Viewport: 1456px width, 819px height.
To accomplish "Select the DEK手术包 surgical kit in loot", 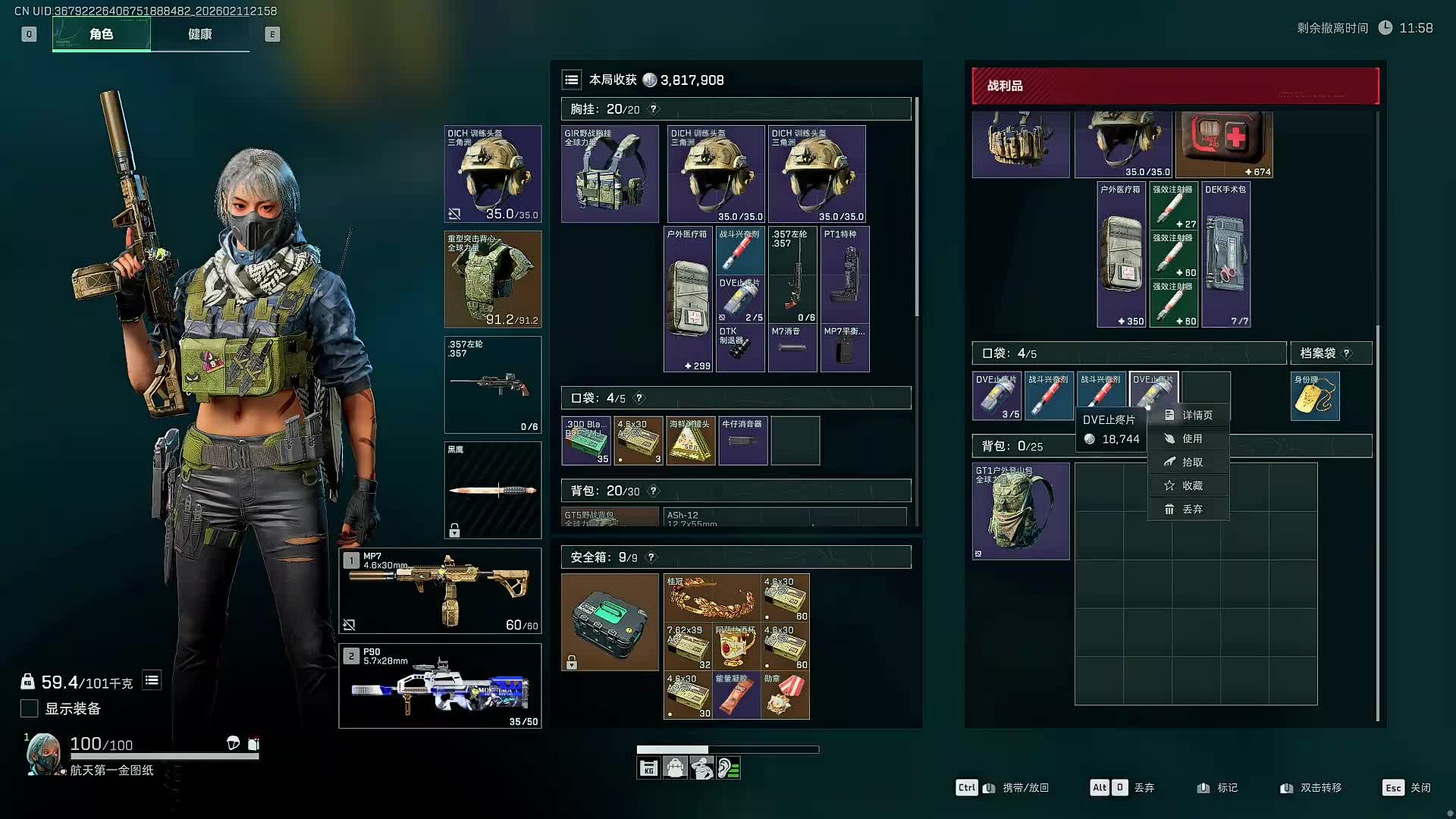I will [x=1226, y=255].
